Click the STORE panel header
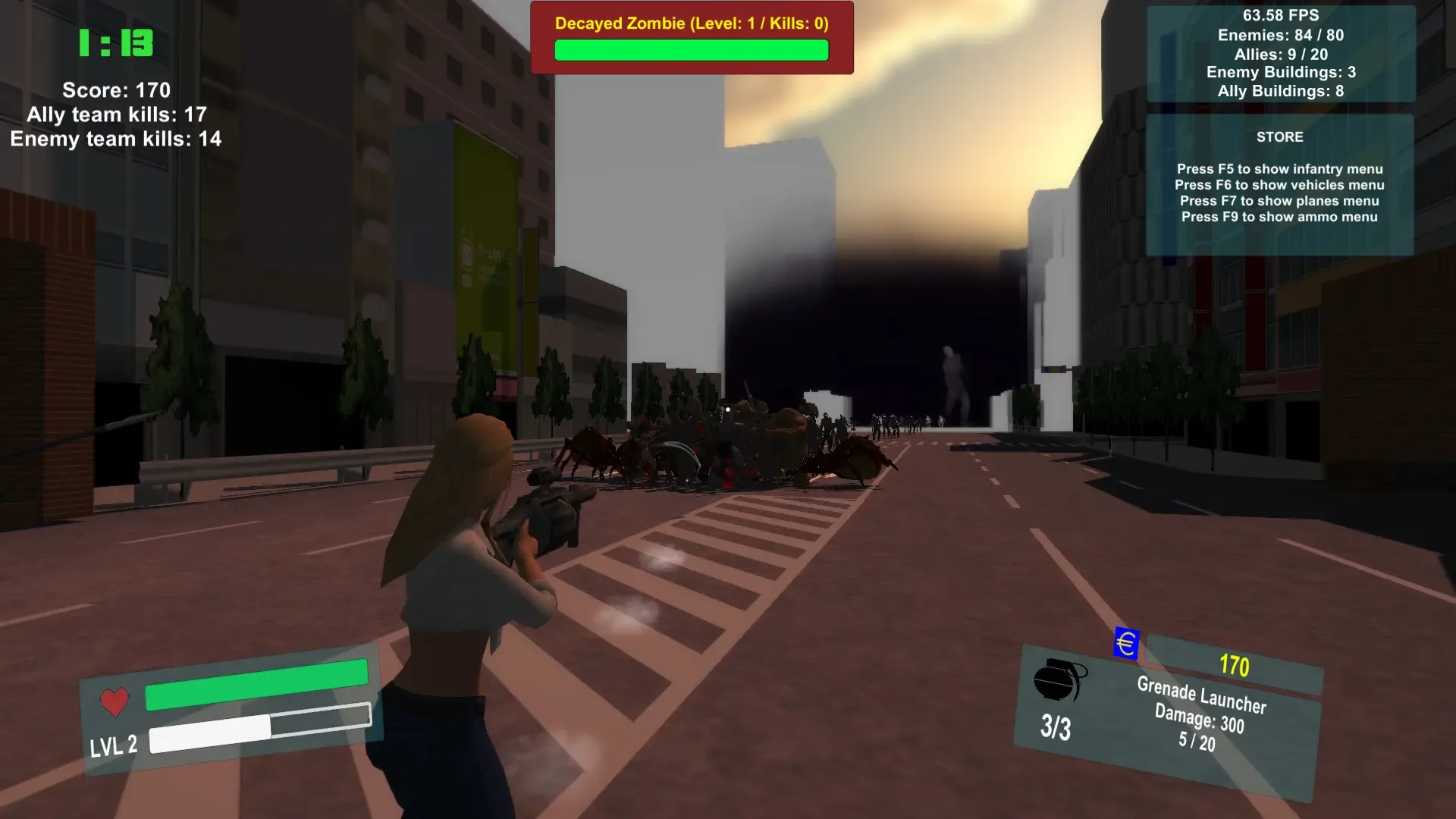Image resolution: width=1456 pixels, height=819 pixels. click(x=1279, y=137)
